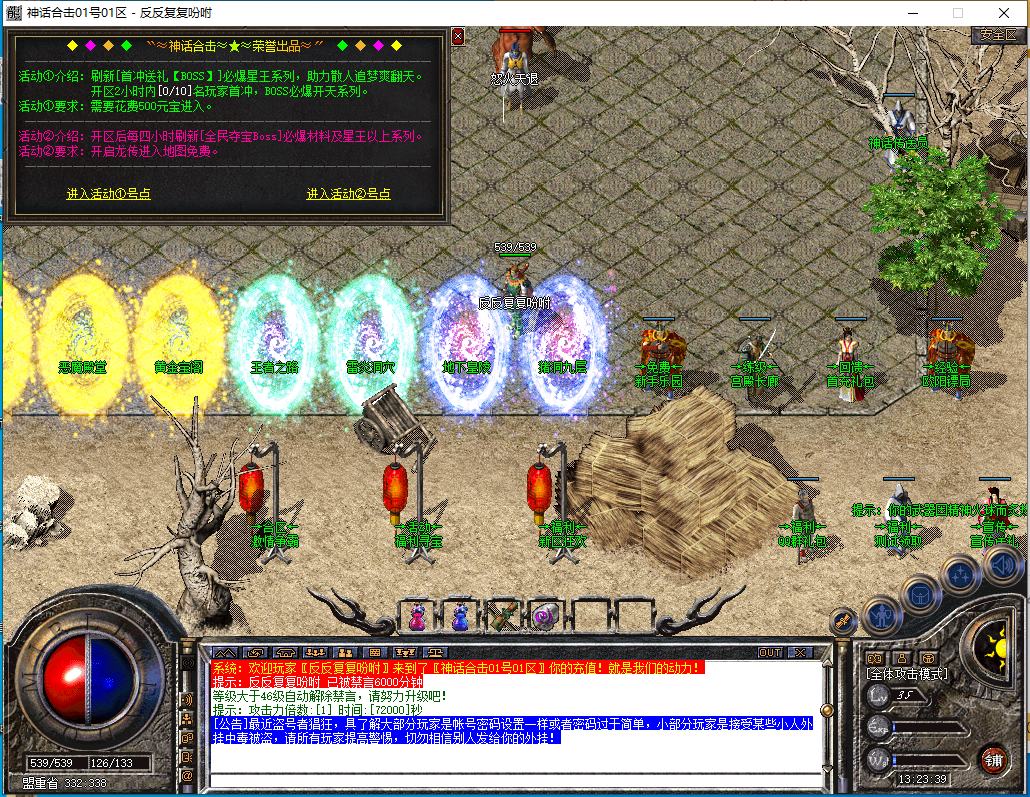Enter event point 进入活动①号点
Viewport: 1030px width, 797px height.
pyautogui.click(x=109, y=194)
